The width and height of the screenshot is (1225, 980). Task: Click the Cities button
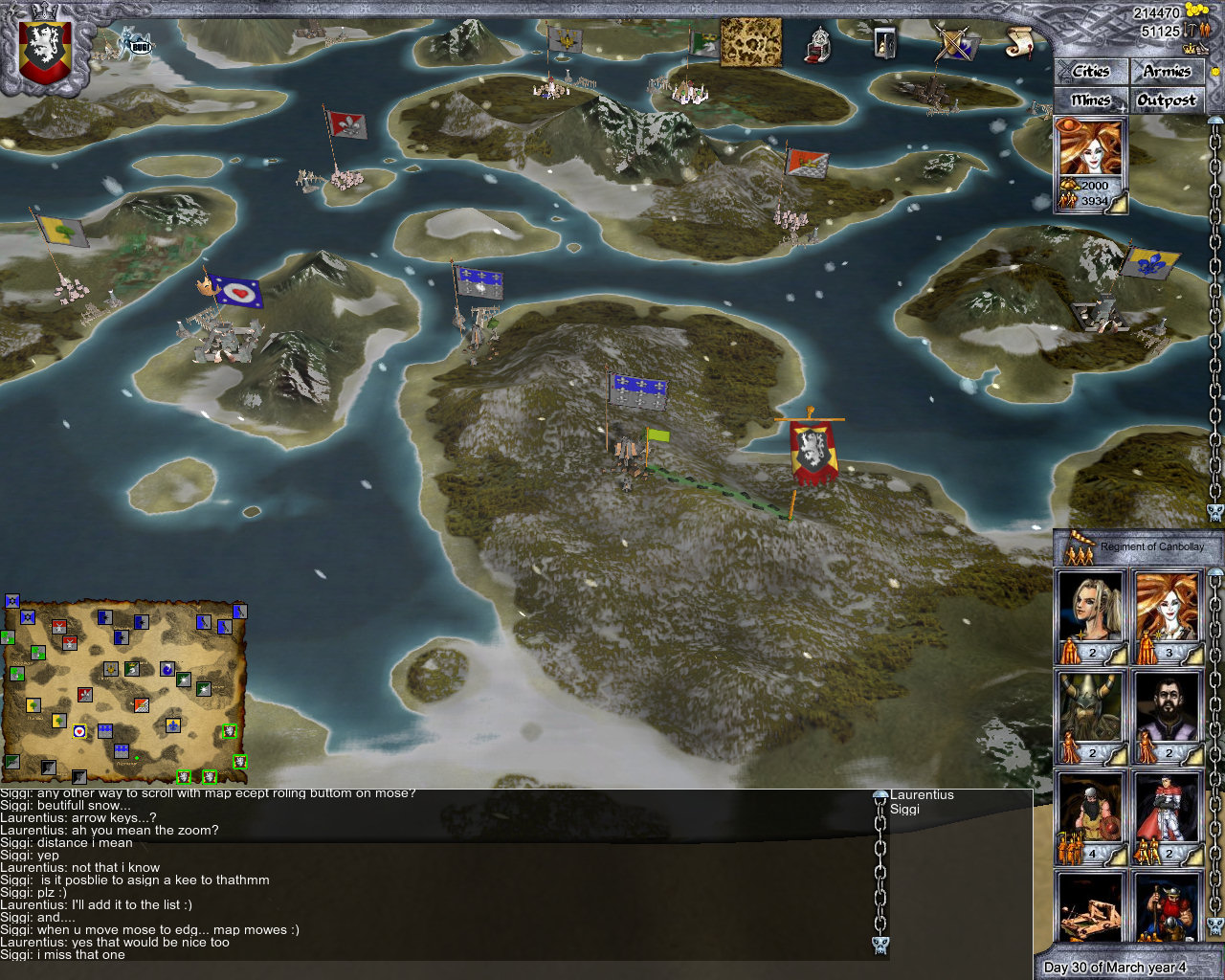click(x=1090, y=71)
